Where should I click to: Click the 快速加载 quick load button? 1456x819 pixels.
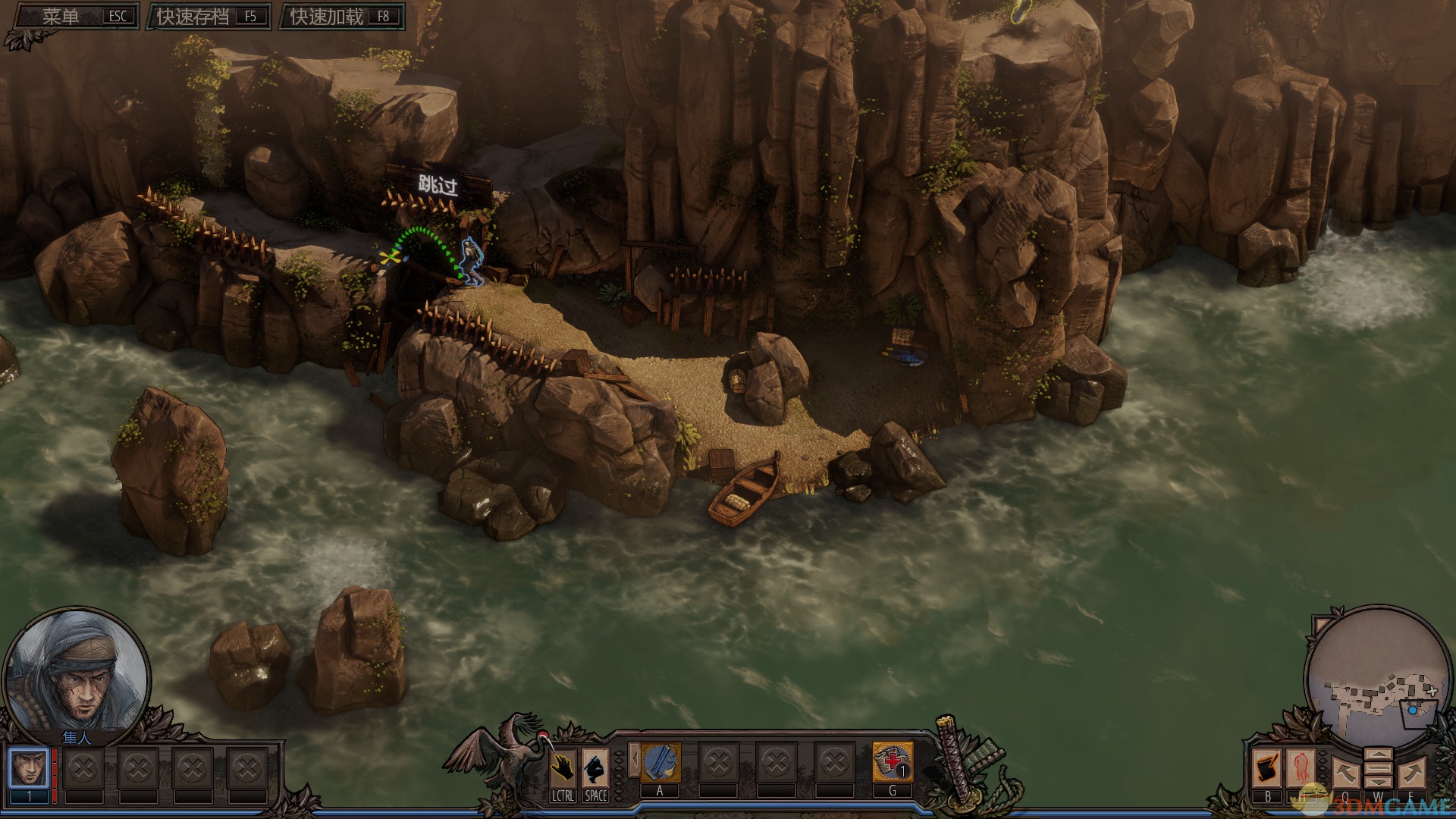343,17
